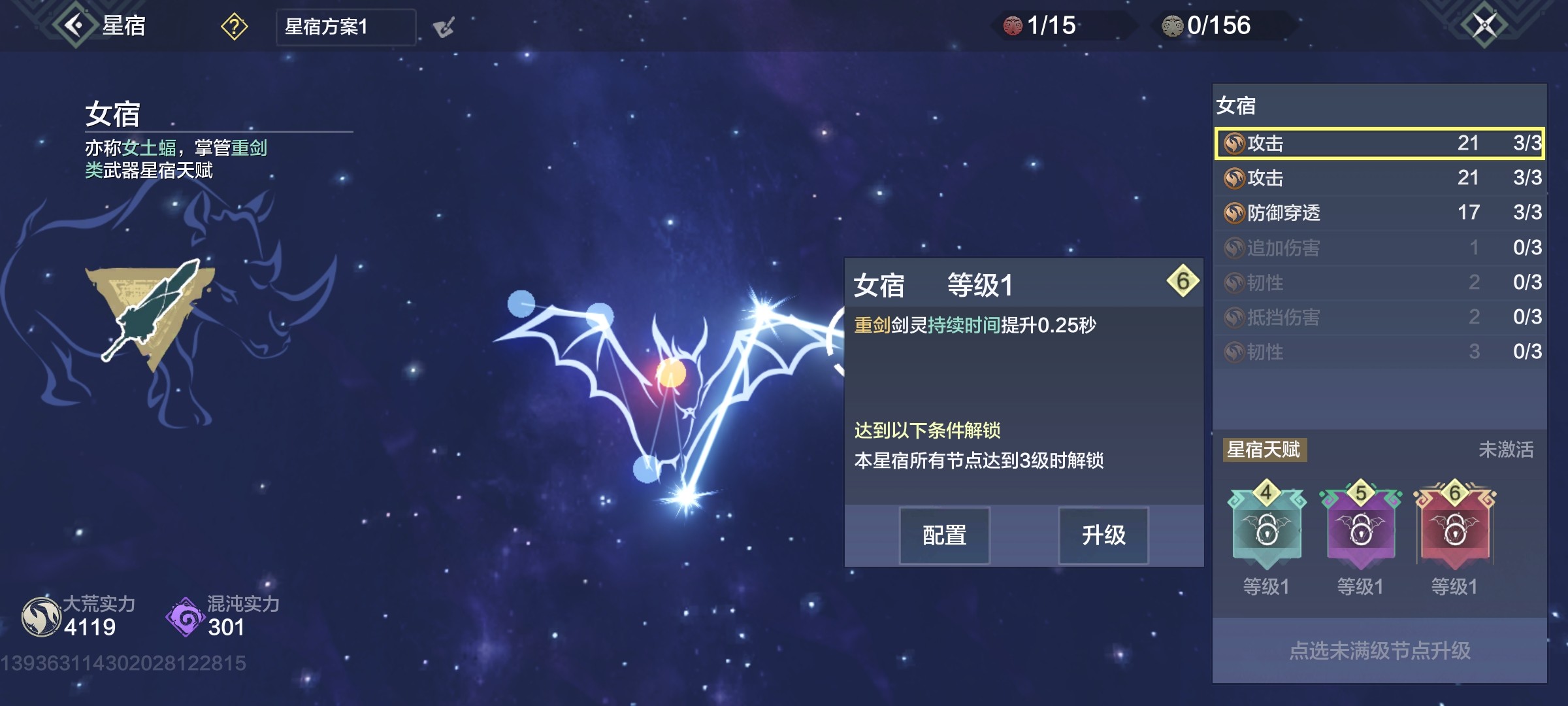Select the locked teal talent numbered 4
The width and height of the screenshot is (1568, 706).
1266,528
